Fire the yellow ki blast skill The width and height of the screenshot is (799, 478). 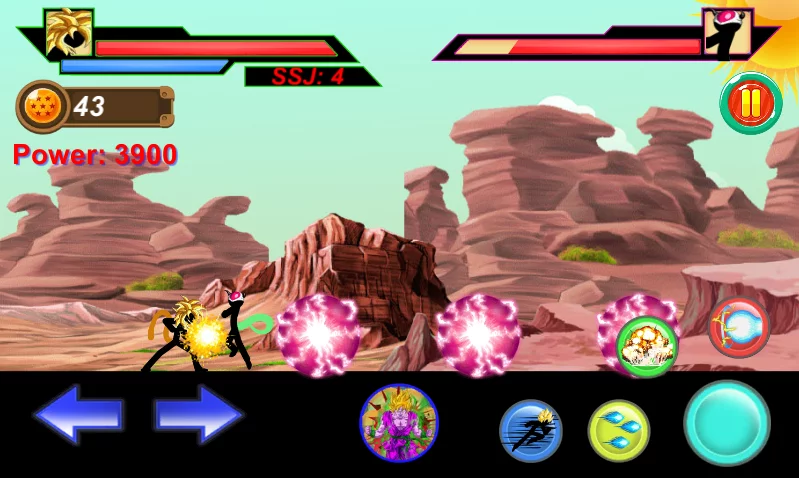pyautogui.click(x=619, y=431)
